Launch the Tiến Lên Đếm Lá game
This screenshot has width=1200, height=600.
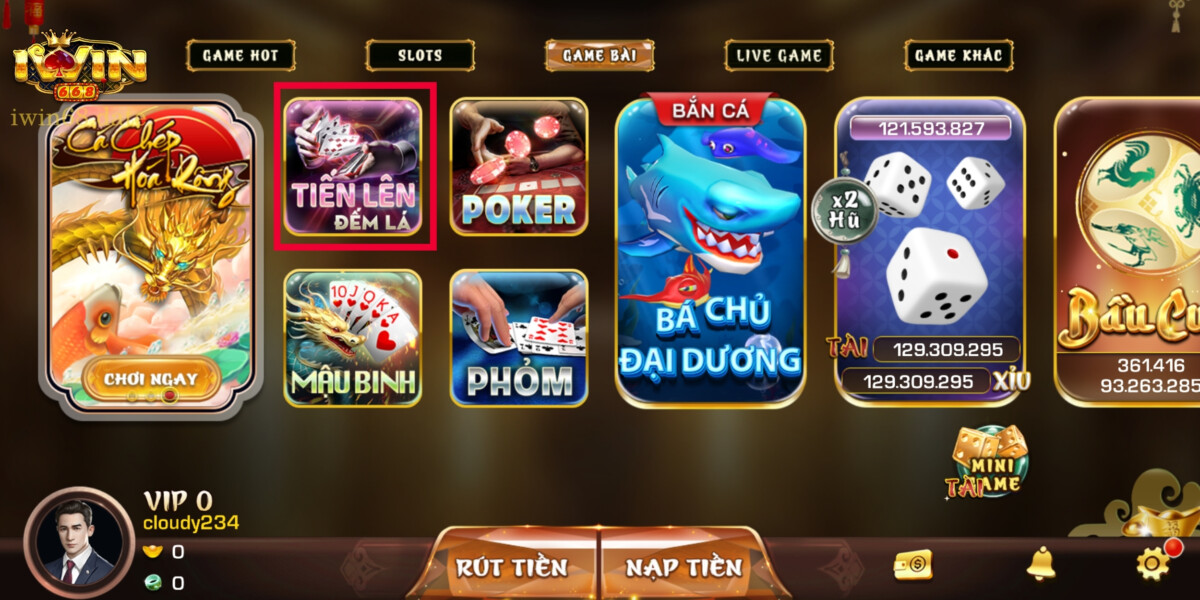pos(354,166)
